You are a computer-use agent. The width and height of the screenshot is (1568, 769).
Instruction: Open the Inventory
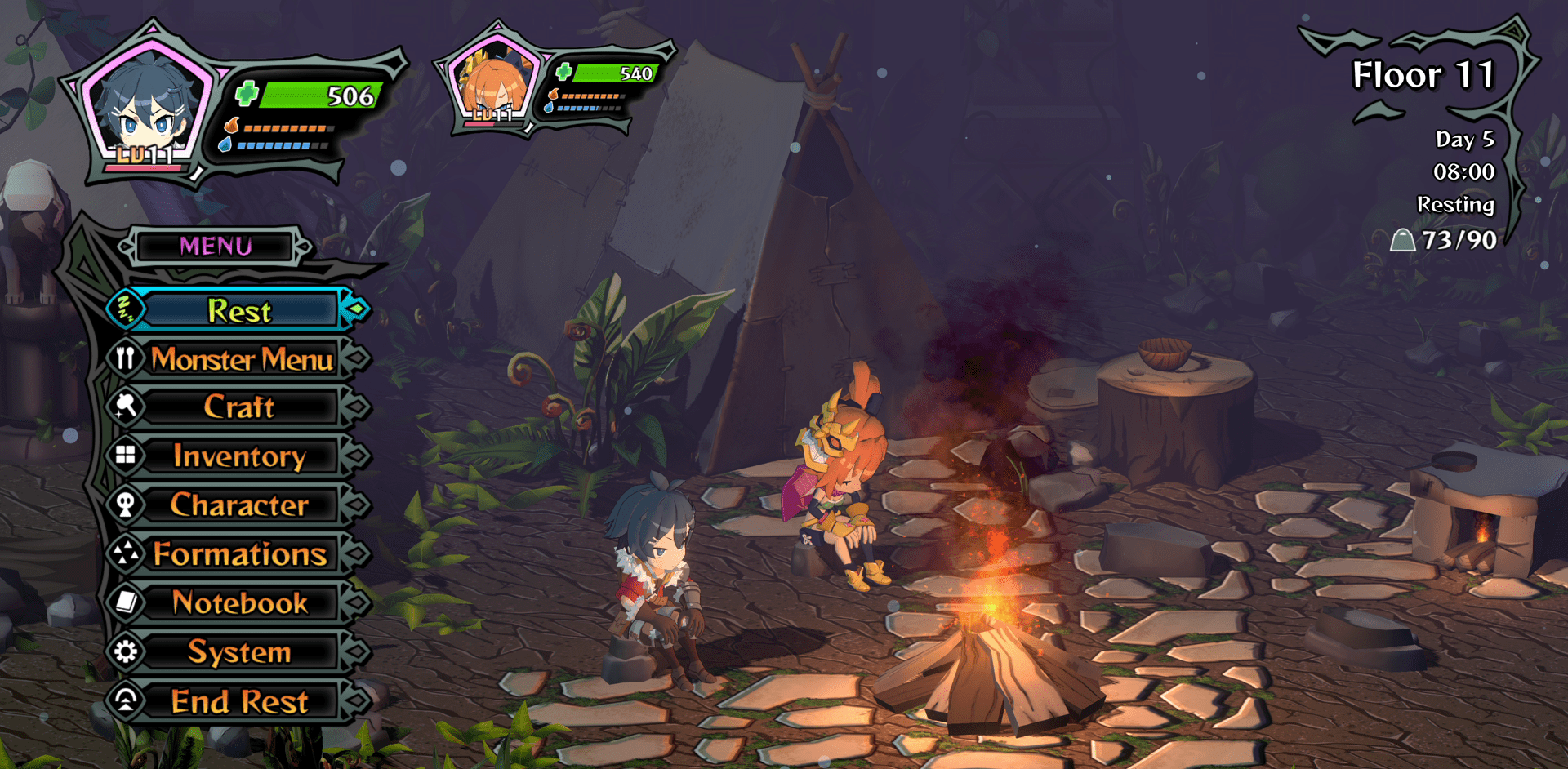tap(238, 456)
